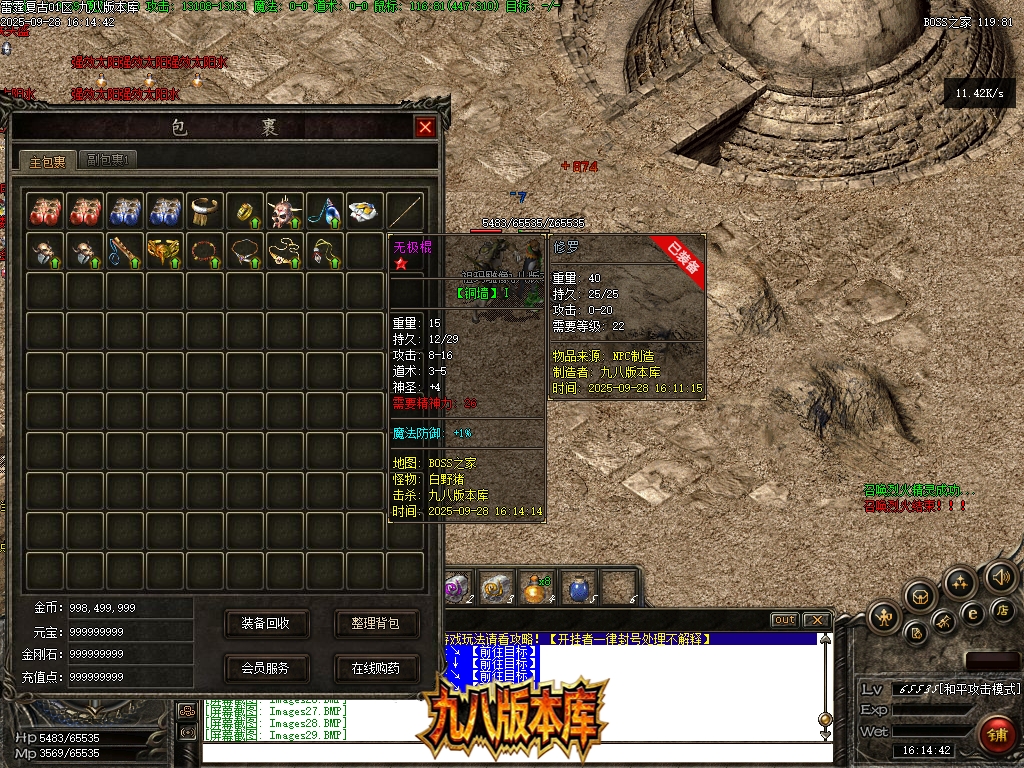Select the spiked skull helmet item
The image size is (1024, 768).
pos(285,211)
